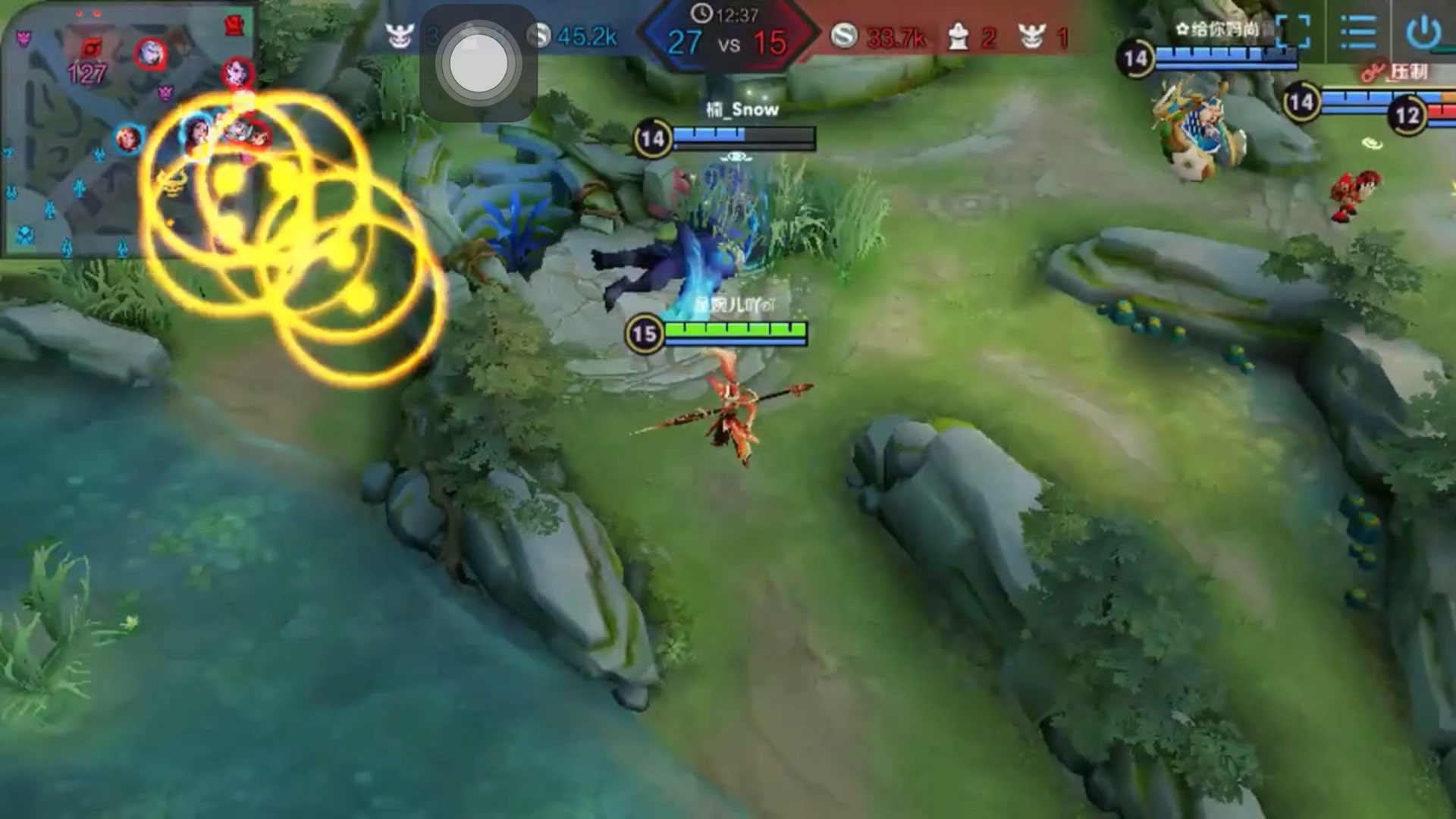Screen dimensions: 1456x819
Task: Toggle the bracket-corner fullscreen icon
Action: coord(1293,33)
